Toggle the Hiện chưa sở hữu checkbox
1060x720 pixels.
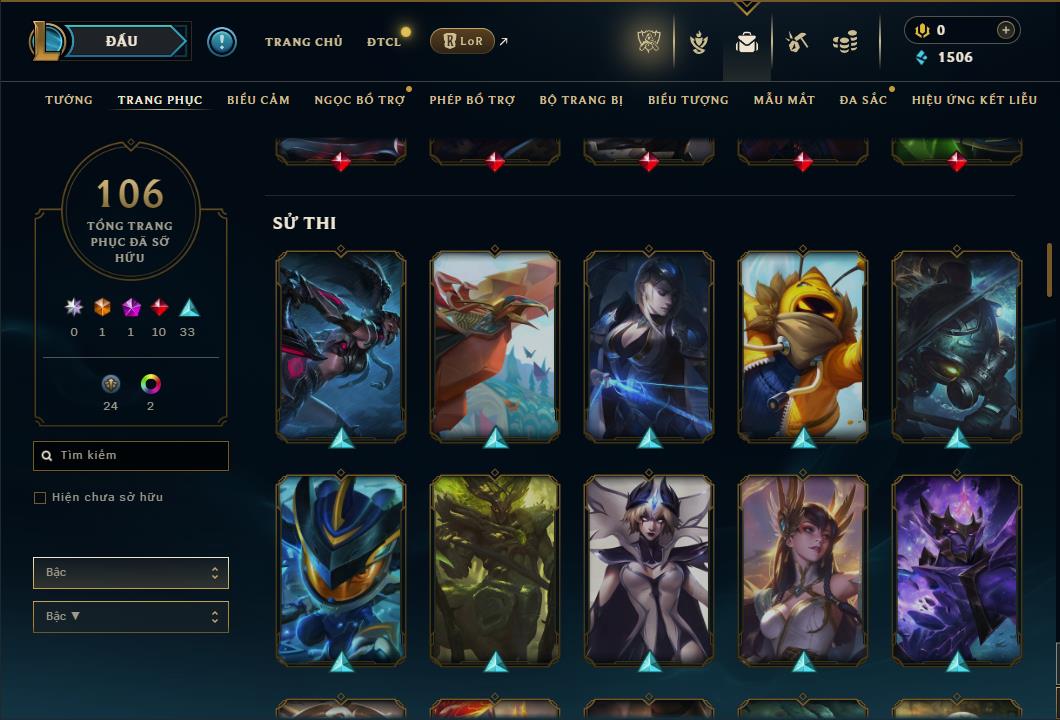pos(40,498)
